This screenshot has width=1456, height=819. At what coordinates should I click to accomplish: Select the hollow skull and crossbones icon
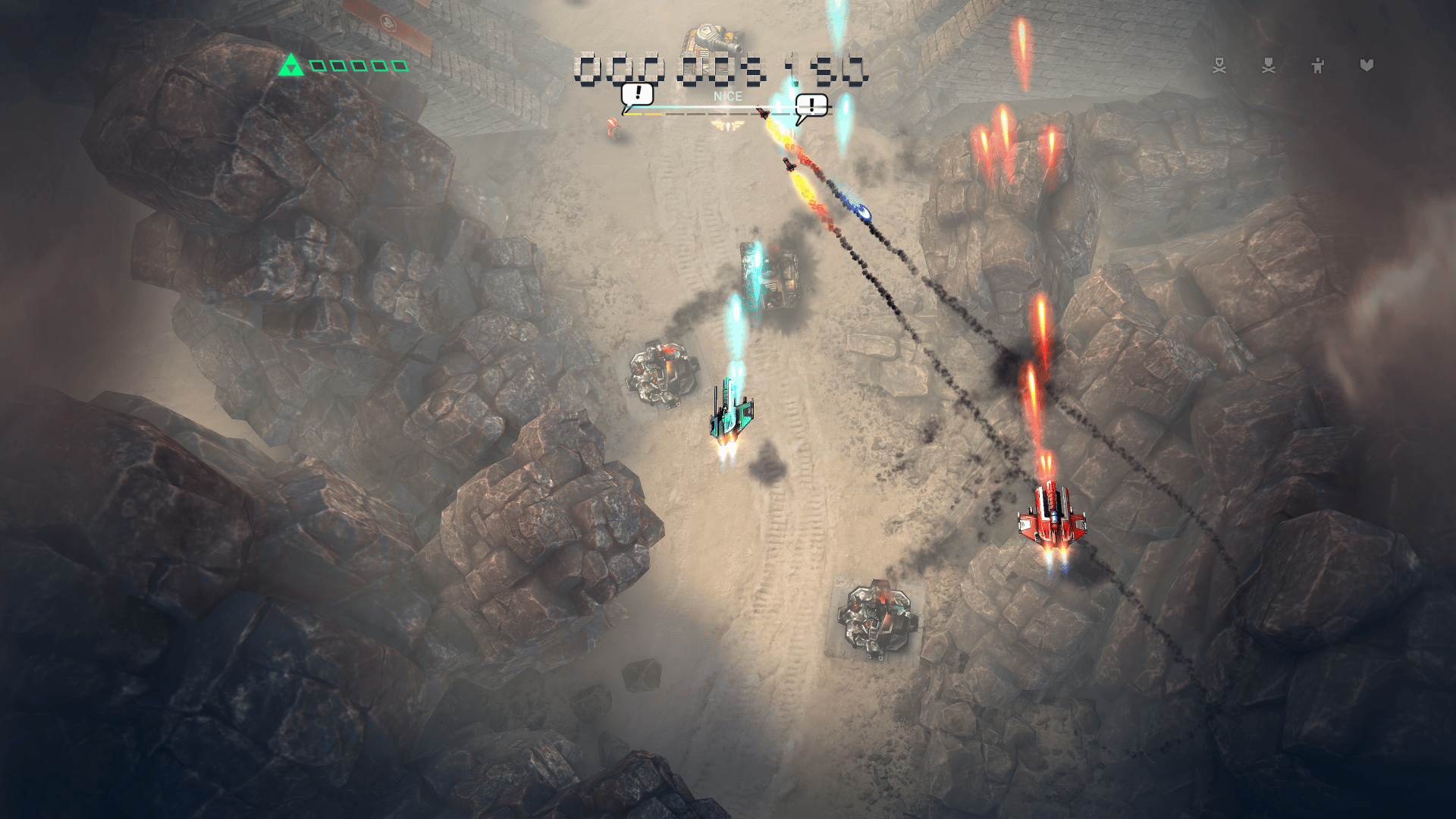[x=1219, y=66]
